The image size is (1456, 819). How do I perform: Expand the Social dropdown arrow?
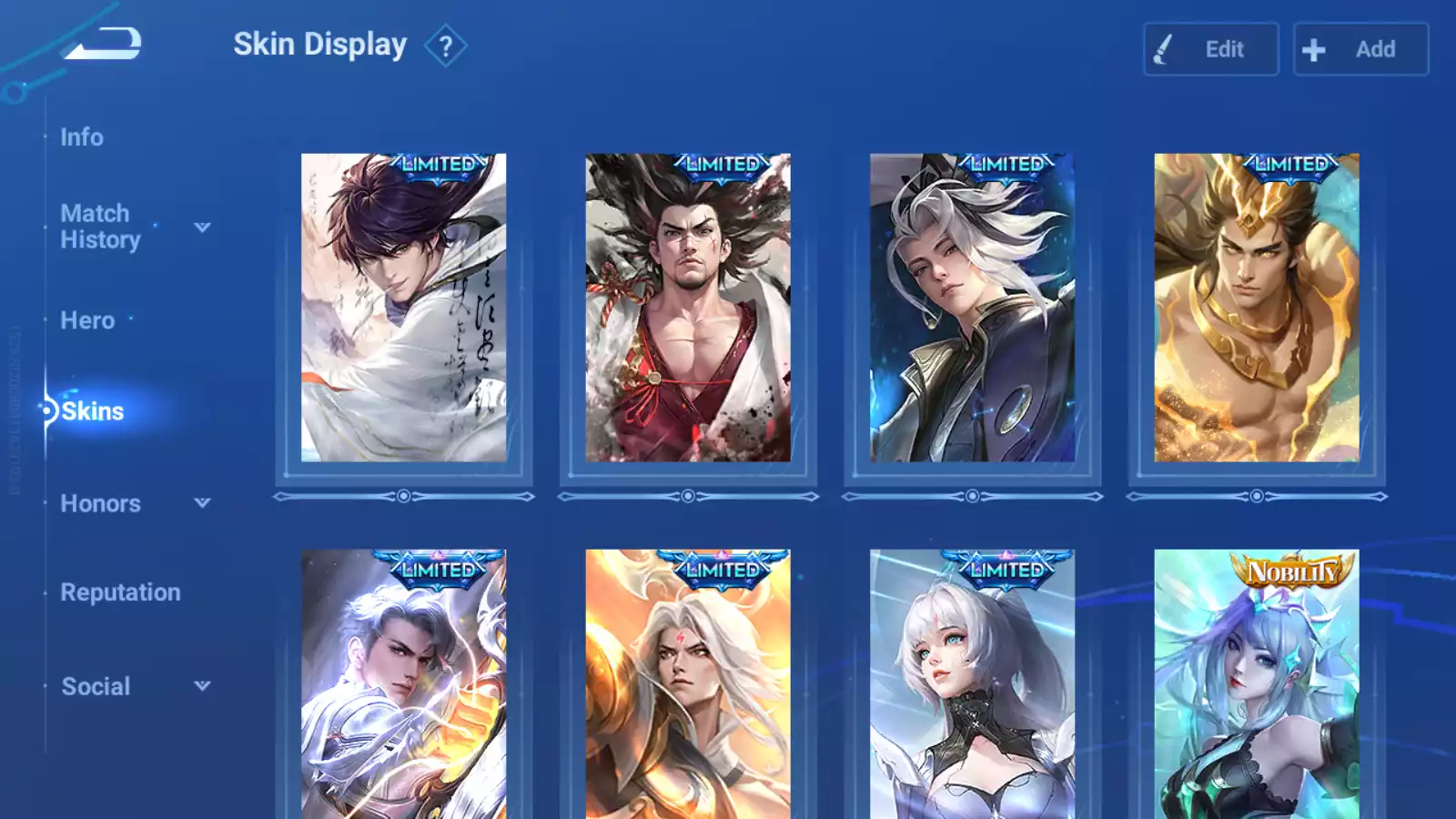coord(202,686)
